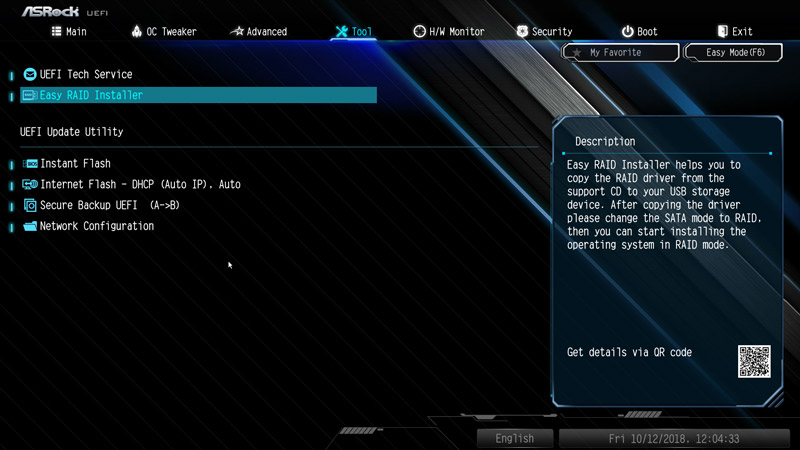800x450 pixels.
Task: Open Network Configuration
Action: point(96,226)
